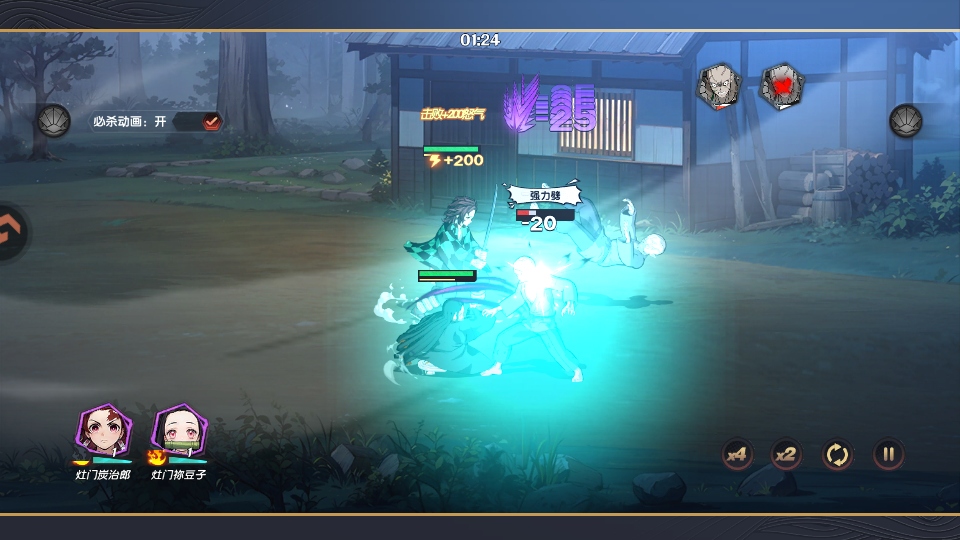Toggle the 必杀动画 ultimate animation switch
960x540 pixels.
pos(211,121)
